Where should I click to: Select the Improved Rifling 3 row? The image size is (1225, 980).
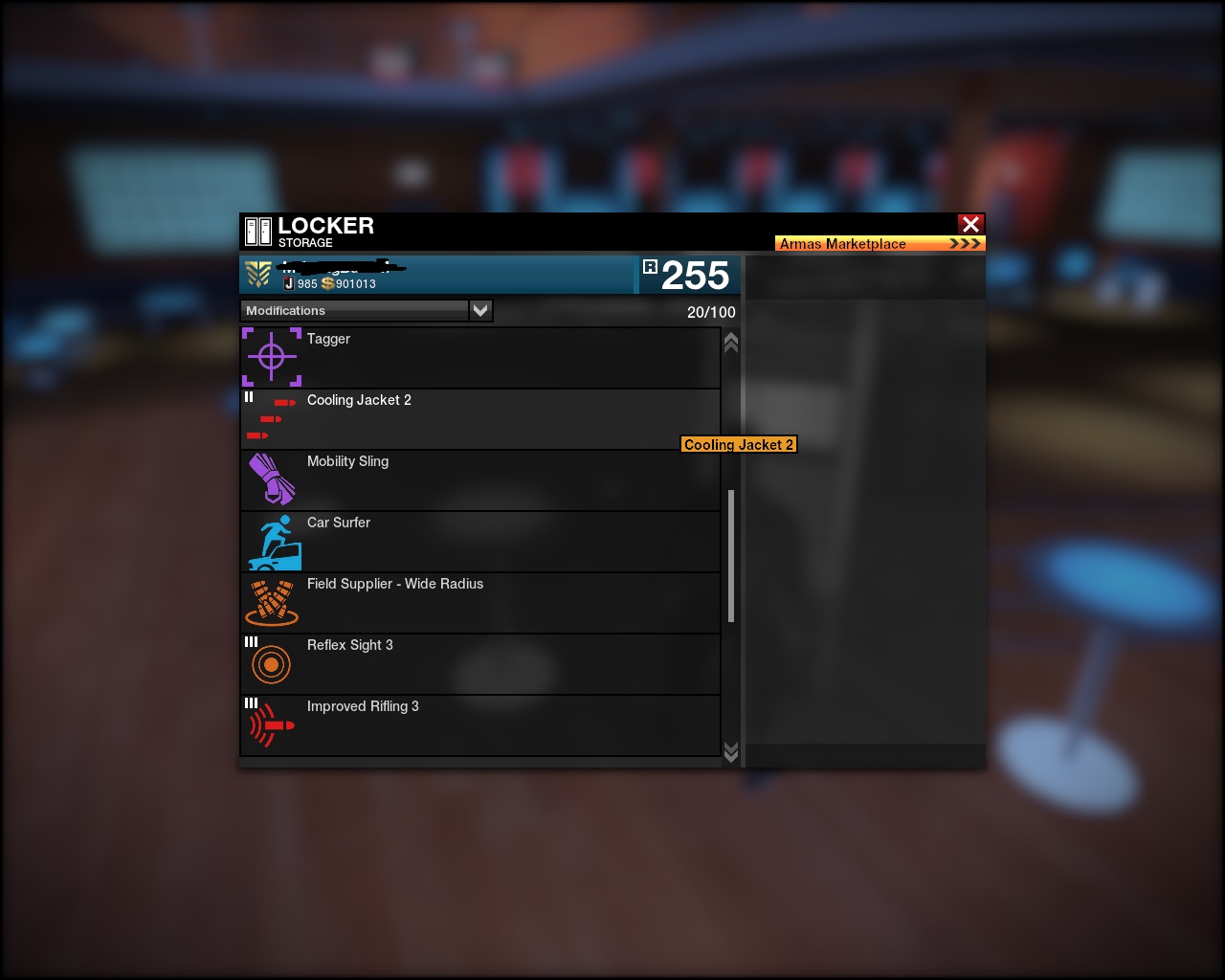[479, 725]
